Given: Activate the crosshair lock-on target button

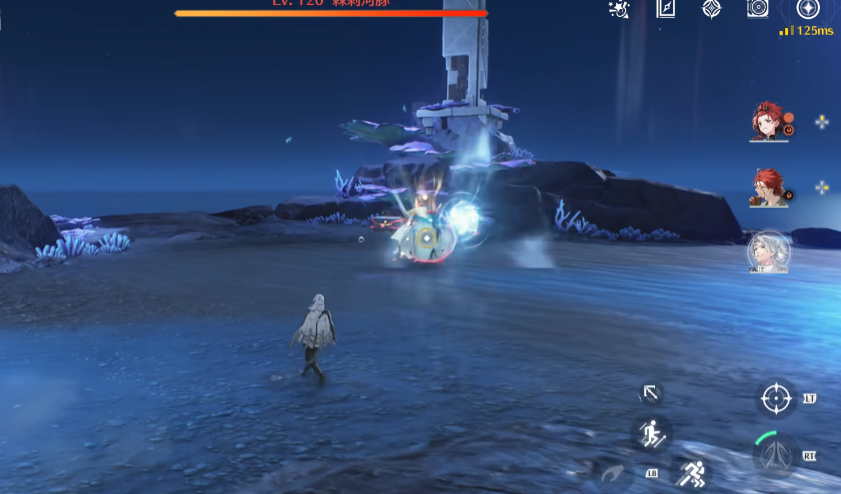Looking at the screenshot, I should point(776,398).
